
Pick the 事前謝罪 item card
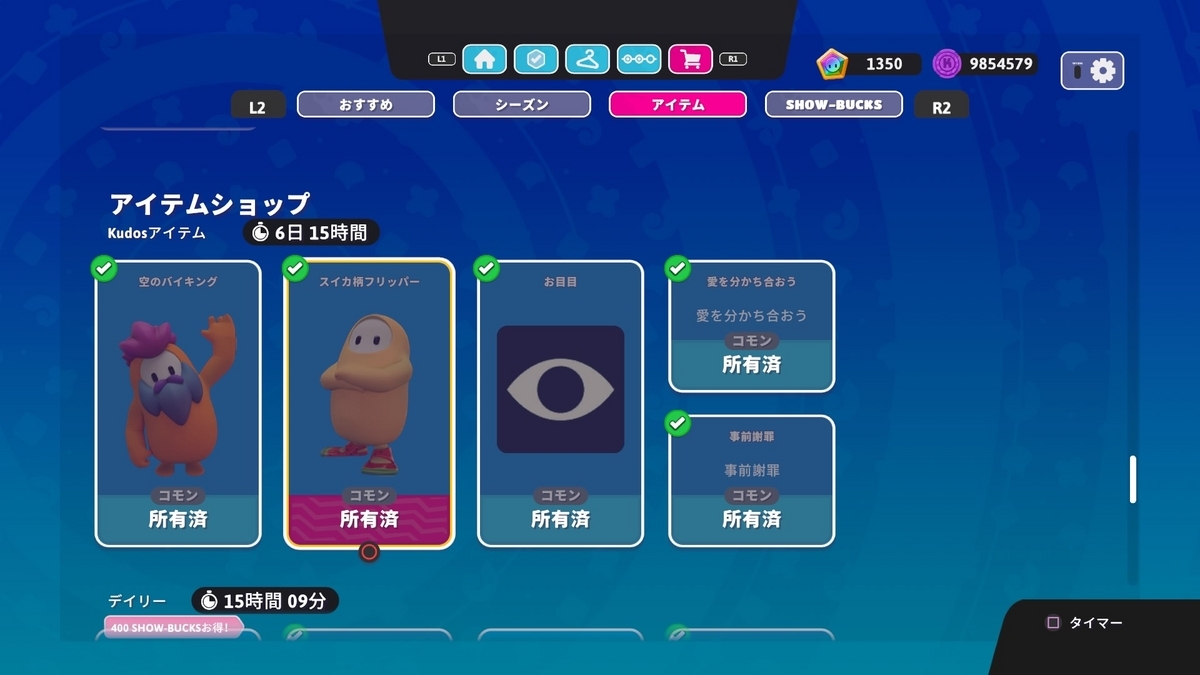click(751, 481)
